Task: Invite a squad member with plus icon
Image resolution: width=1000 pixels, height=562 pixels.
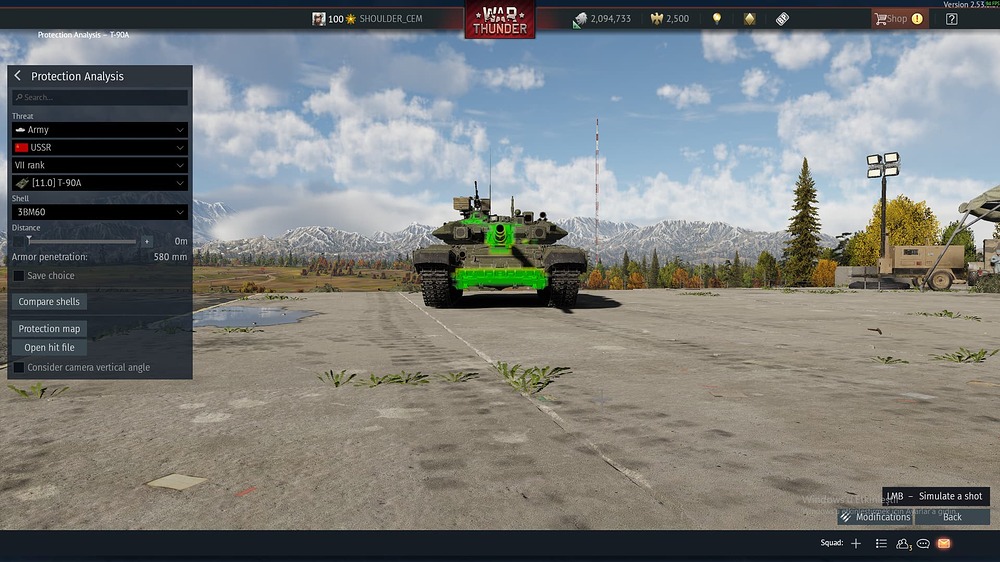Action: tap(856, 543)
